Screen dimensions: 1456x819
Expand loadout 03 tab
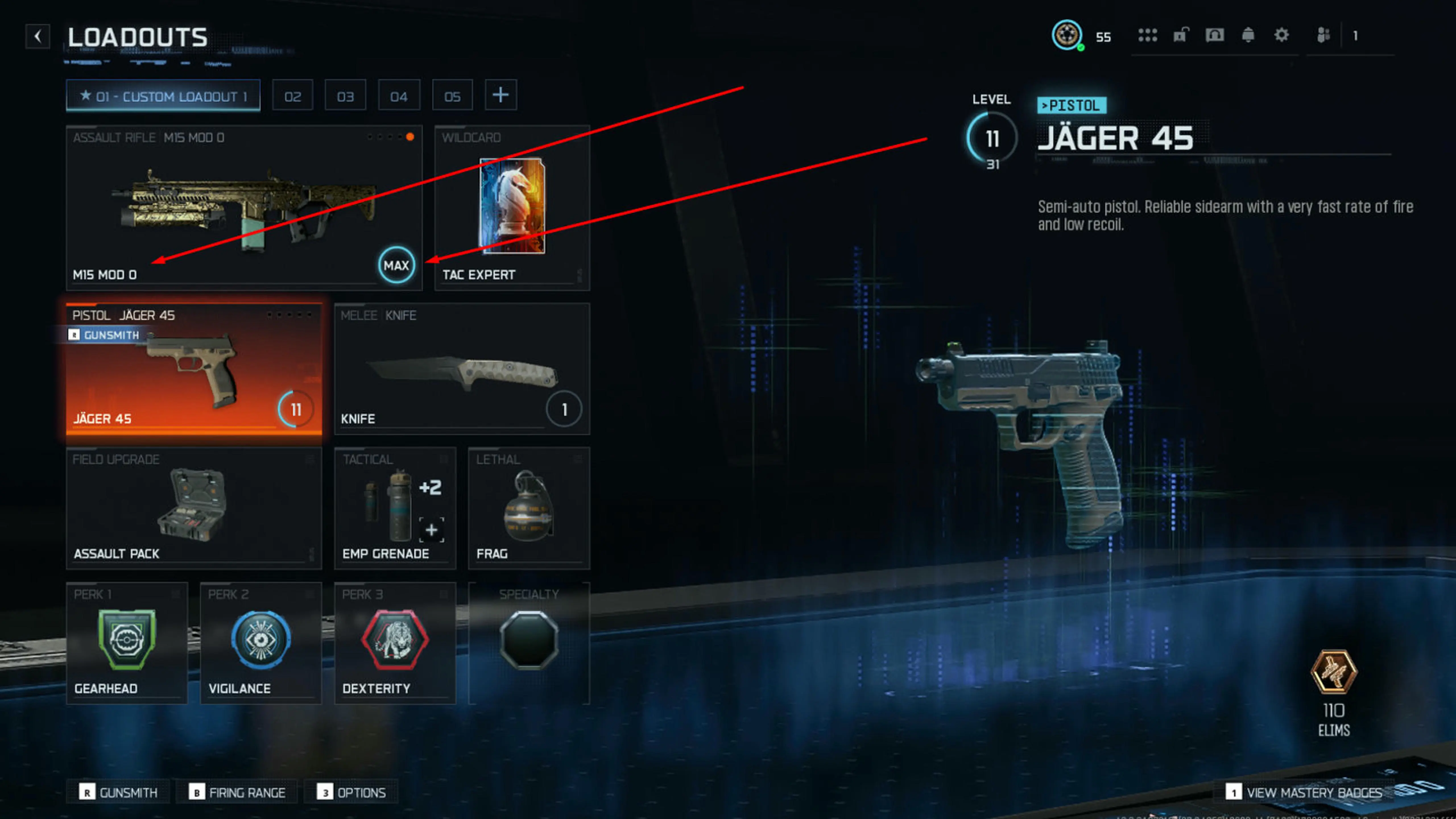point(345,96)
